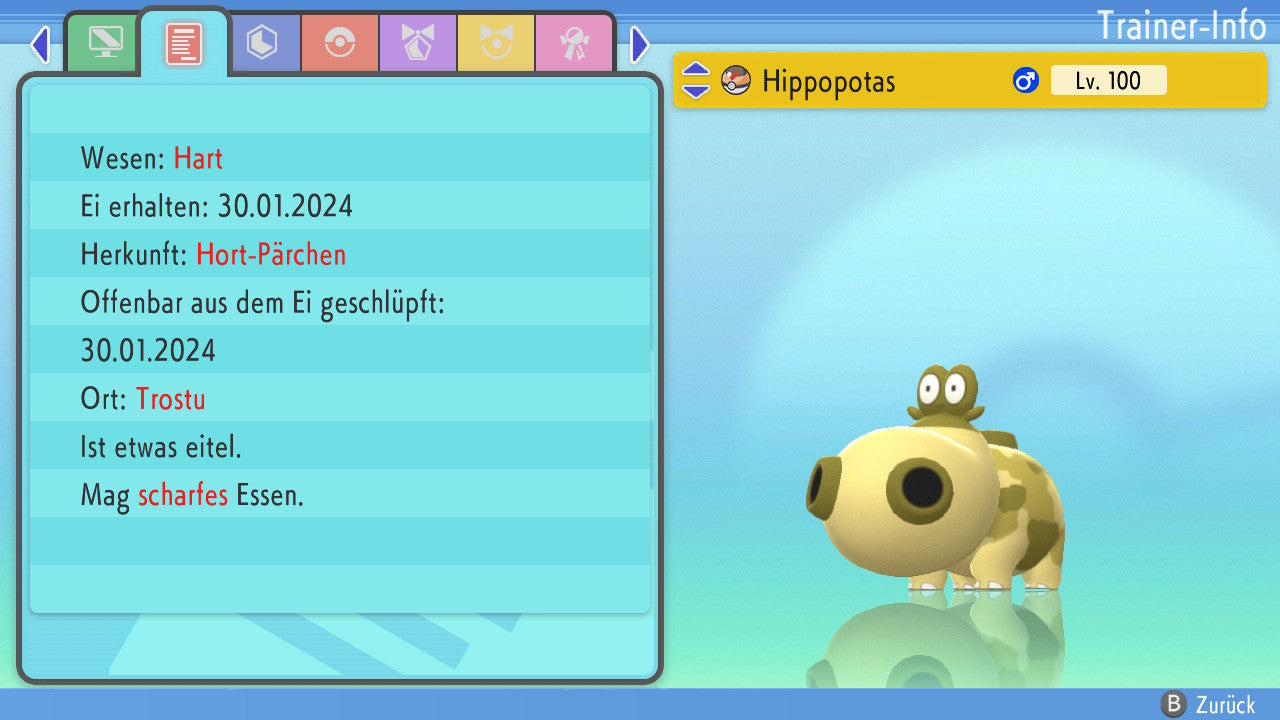Click the left arrow beside the tabs

coord(40,44)
